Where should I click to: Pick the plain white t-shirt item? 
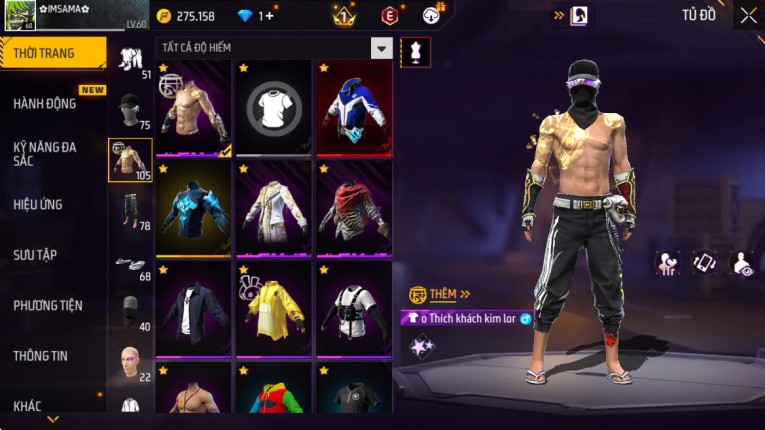(274, 108)
